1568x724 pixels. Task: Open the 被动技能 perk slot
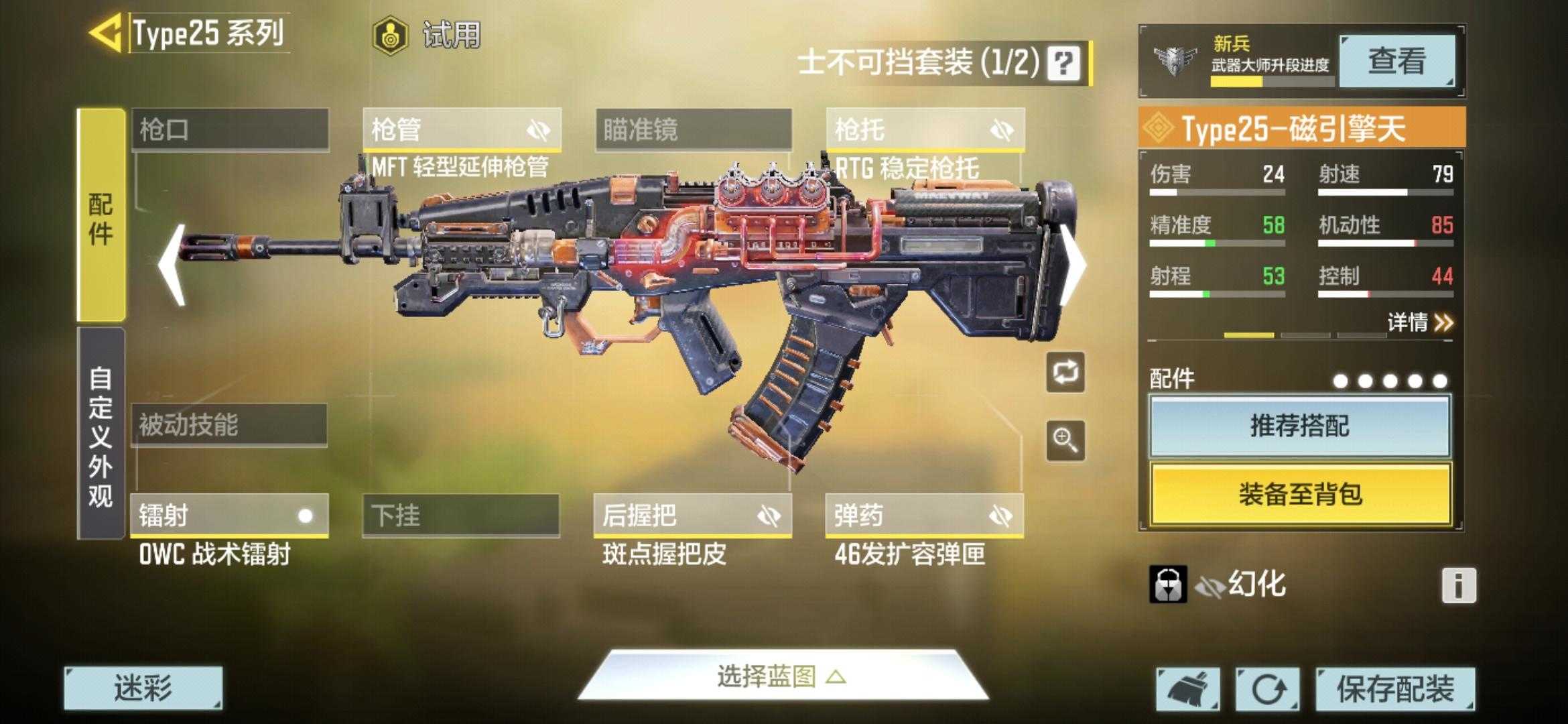coord(228,424)
